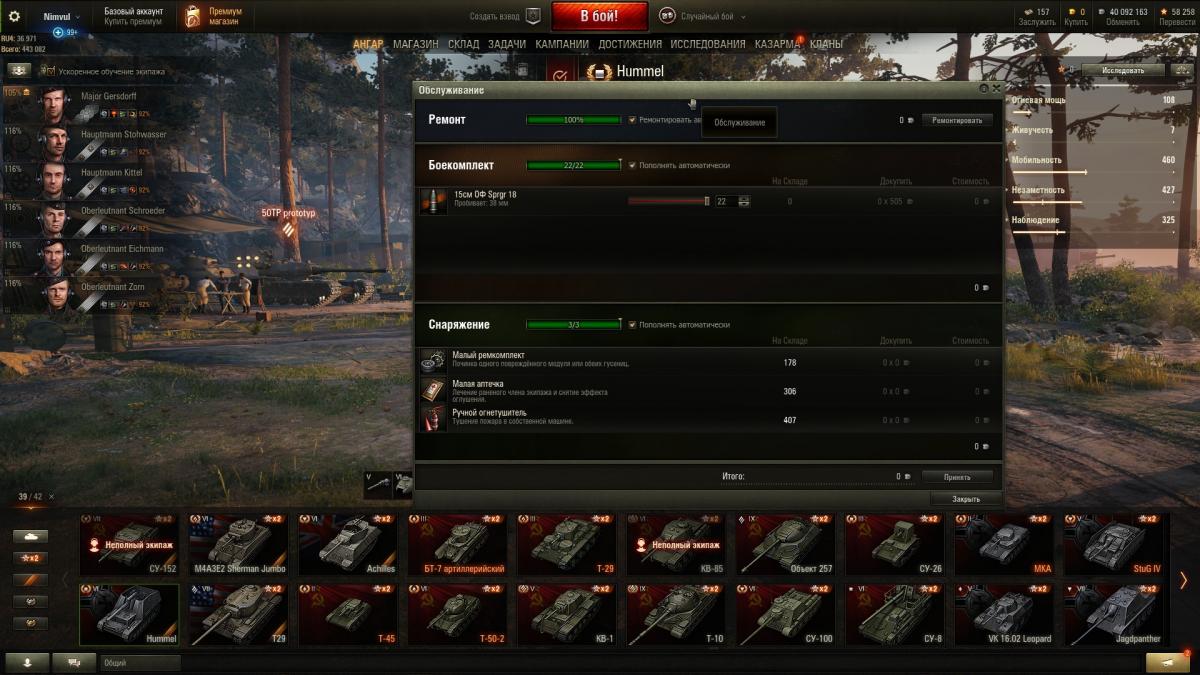
Task: Close the Обслуживание window with X
Action: click(x=996, y=89)
